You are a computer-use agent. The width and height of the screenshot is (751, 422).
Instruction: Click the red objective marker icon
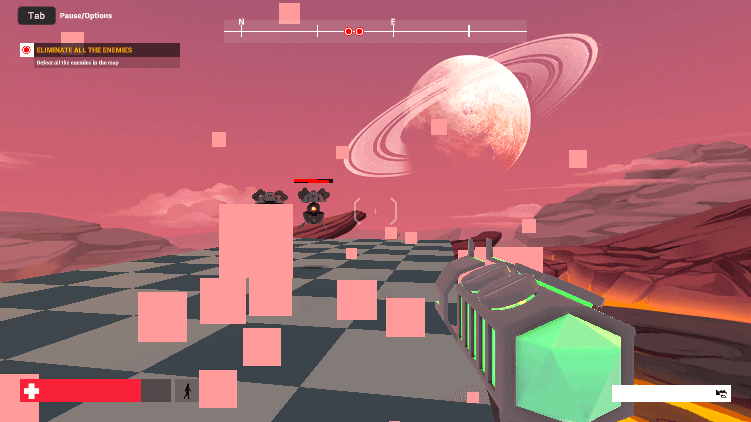coord(27,50)
